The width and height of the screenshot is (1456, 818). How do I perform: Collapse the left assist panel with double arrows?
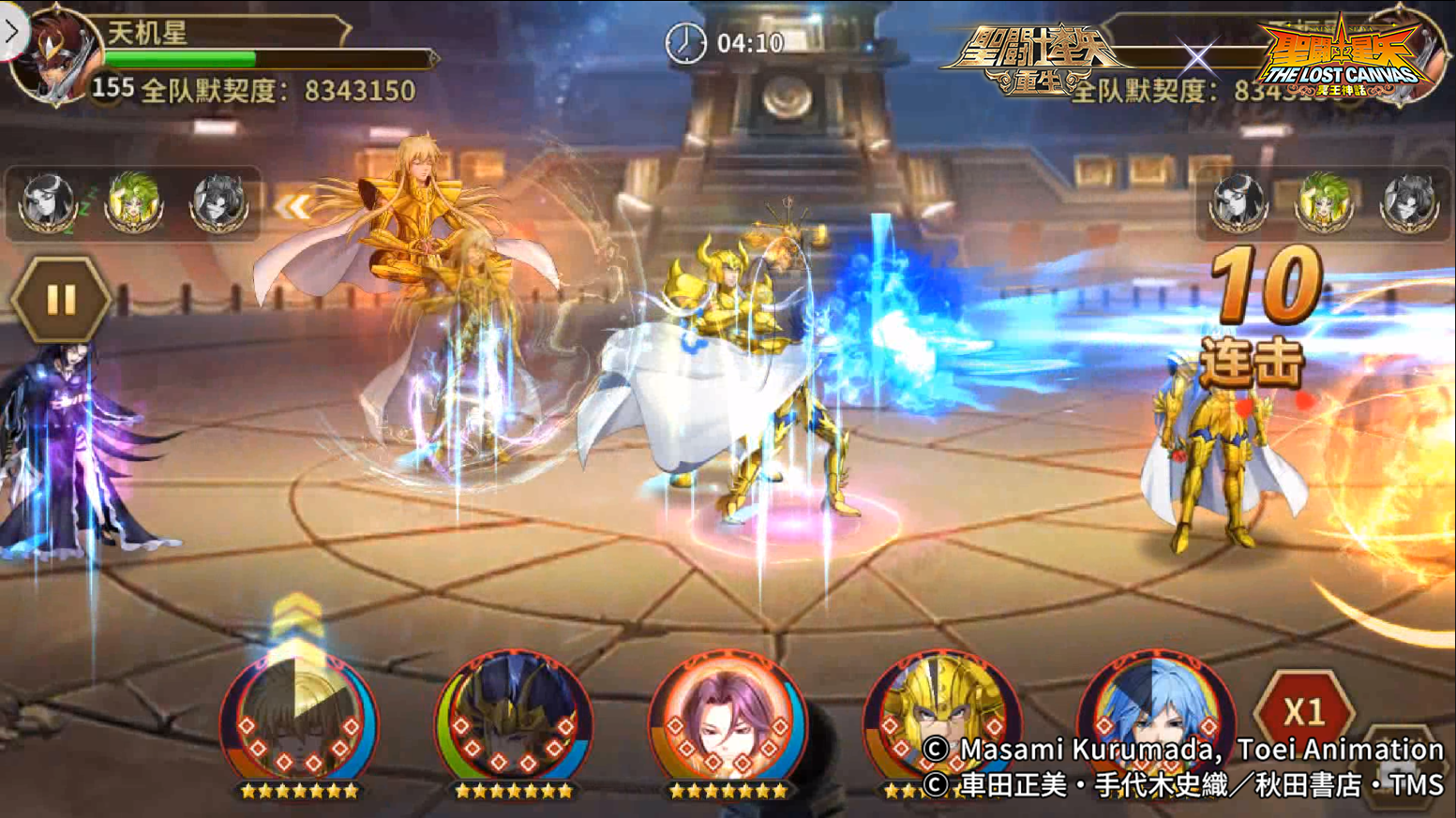(x=292, y=206)
